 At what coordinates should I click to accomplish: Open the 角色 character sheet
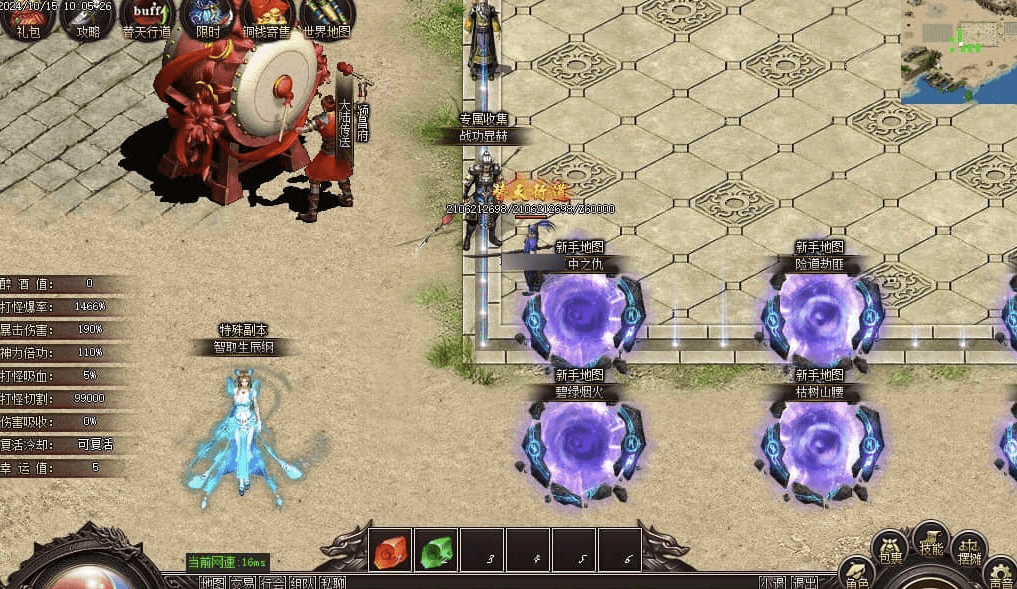pyautogui.click(x=857, y=574)
